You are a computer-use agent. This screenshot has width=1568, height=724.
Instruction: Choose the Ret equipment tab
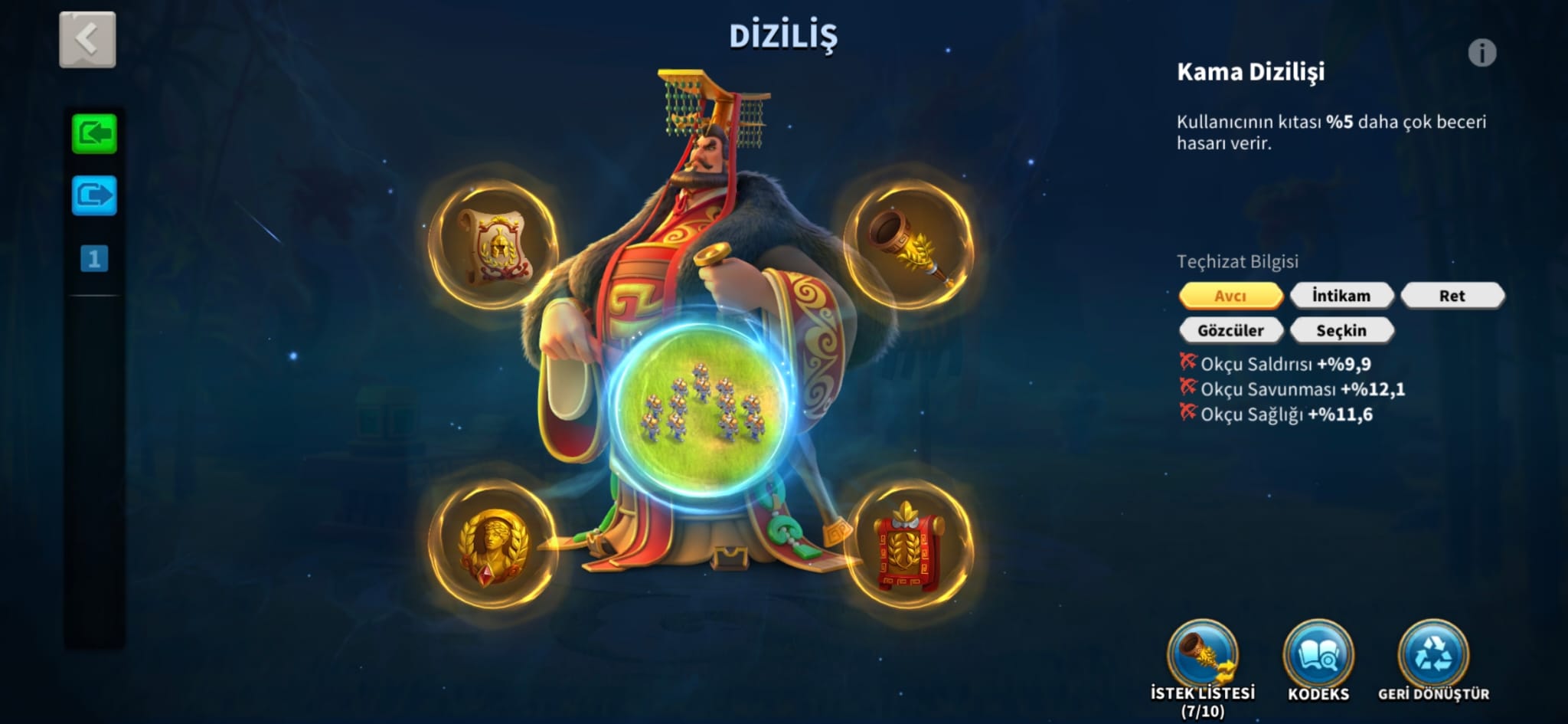tap(1452, 296)
